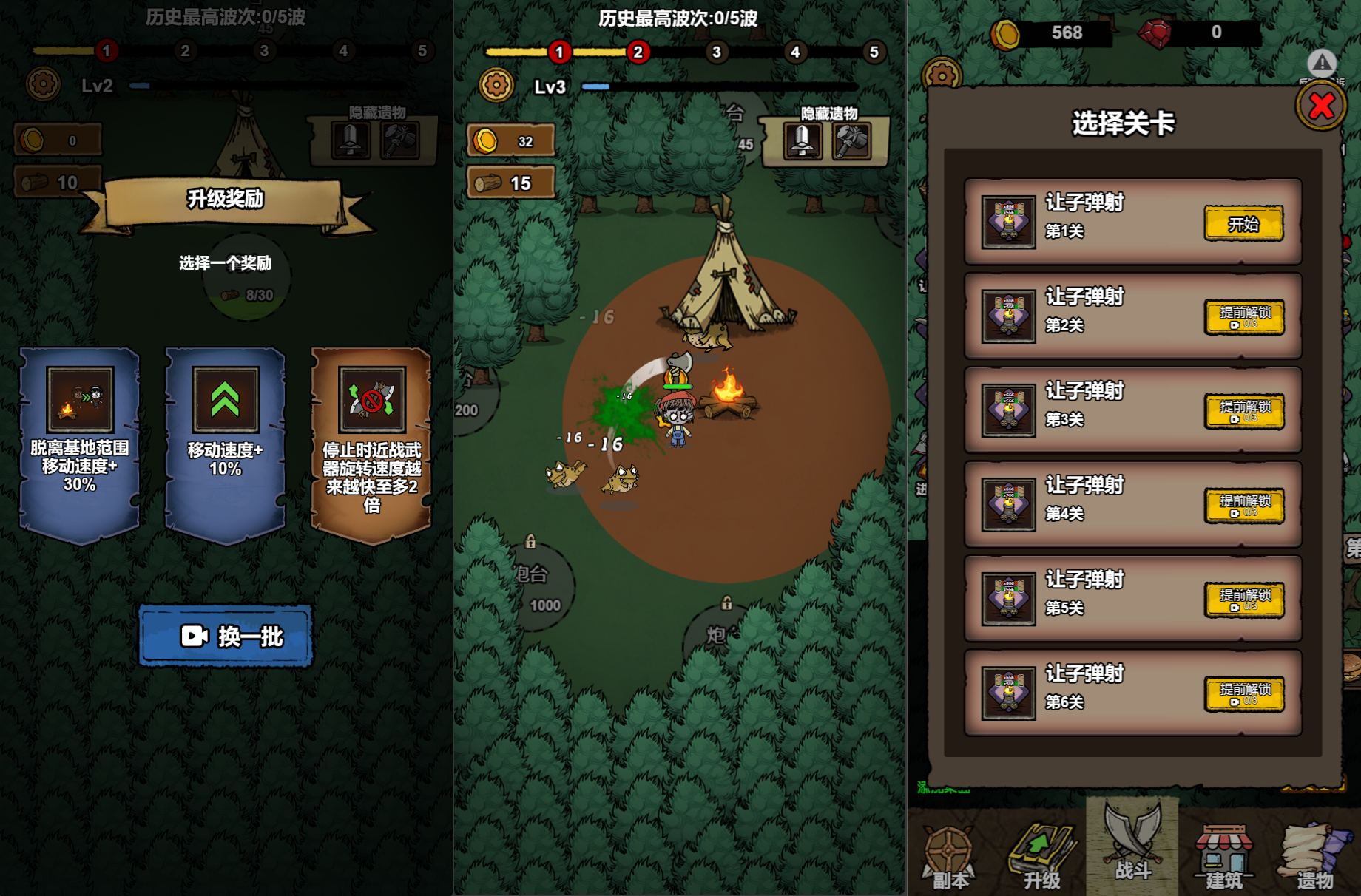The image size is (1361, 896).
Task: Click the axe hidden relic slot in middle panel
Action: 851,140
